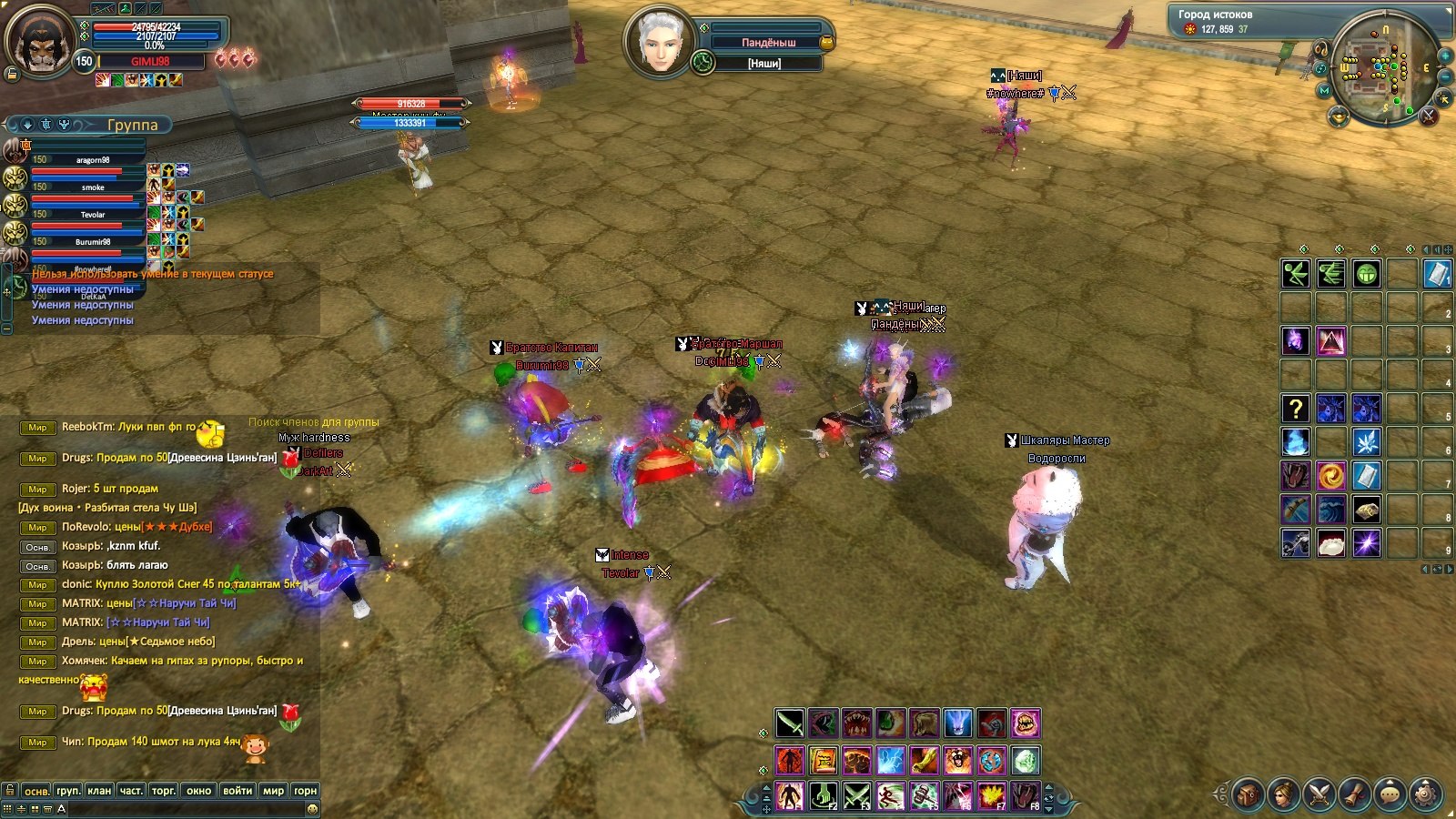Screen dimensions: 1456x819
Task: Open the quest scroll icon
Action: [x=1354, y=794]
